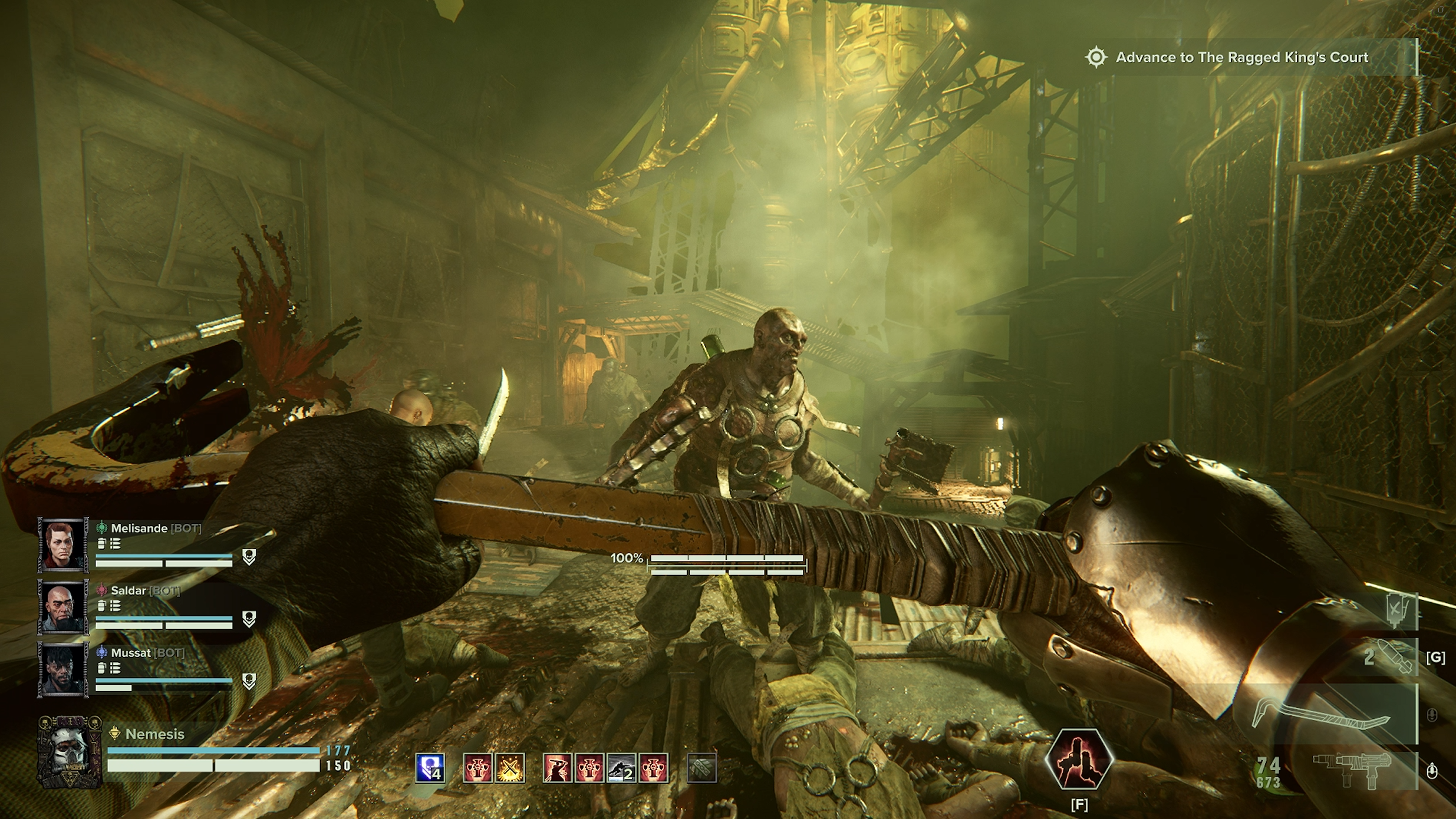Image resolution: width=1456 pixels, height=819 pixels.
Task: Select the crowbar melee weapon slot
Action: coord(1320,715)
